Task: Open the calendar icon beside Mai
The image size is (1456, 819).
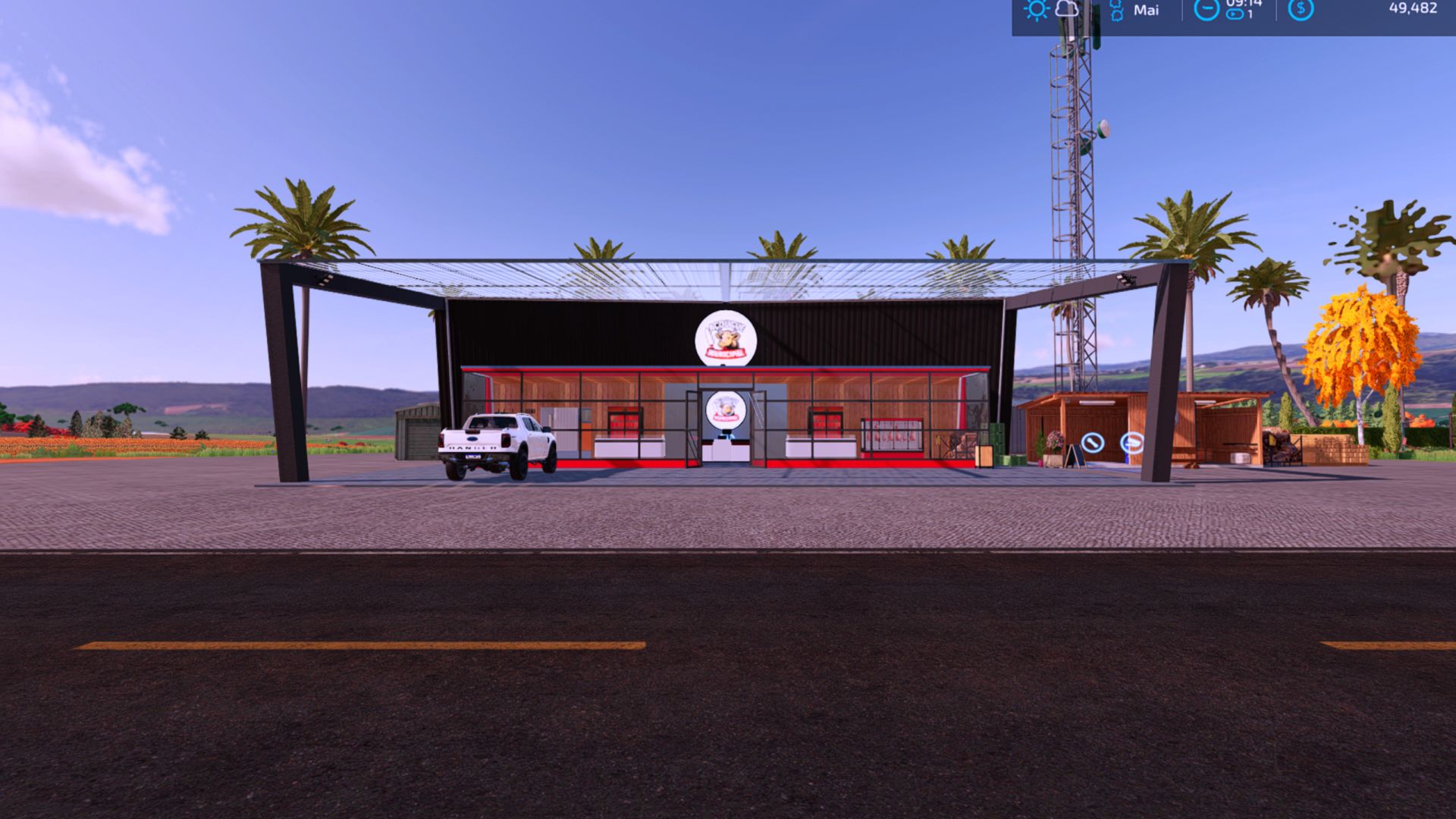Action: (1116, 11)
